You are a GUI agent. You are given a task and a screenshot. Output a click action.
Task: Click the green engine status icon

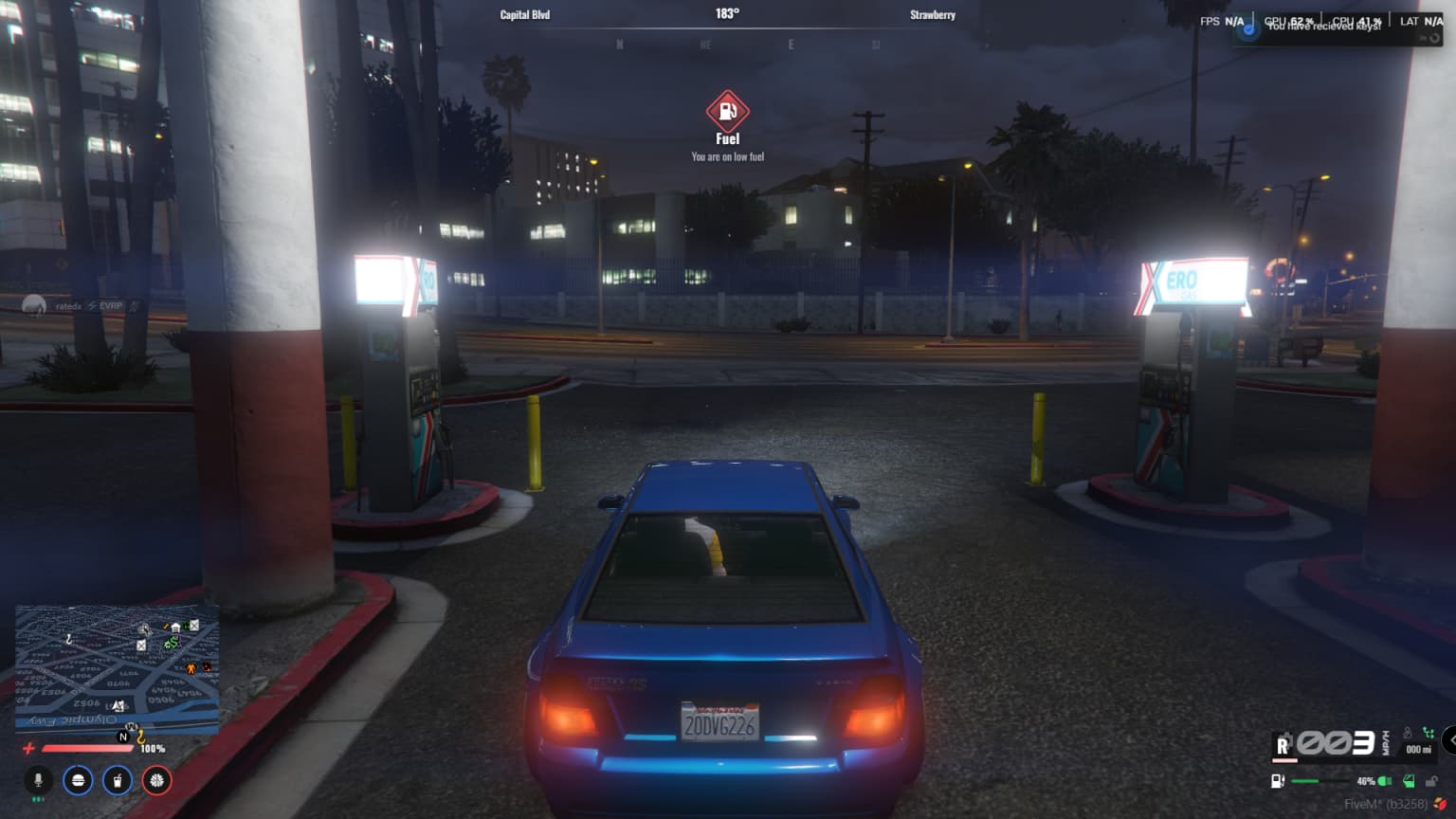coord(1385,780)
